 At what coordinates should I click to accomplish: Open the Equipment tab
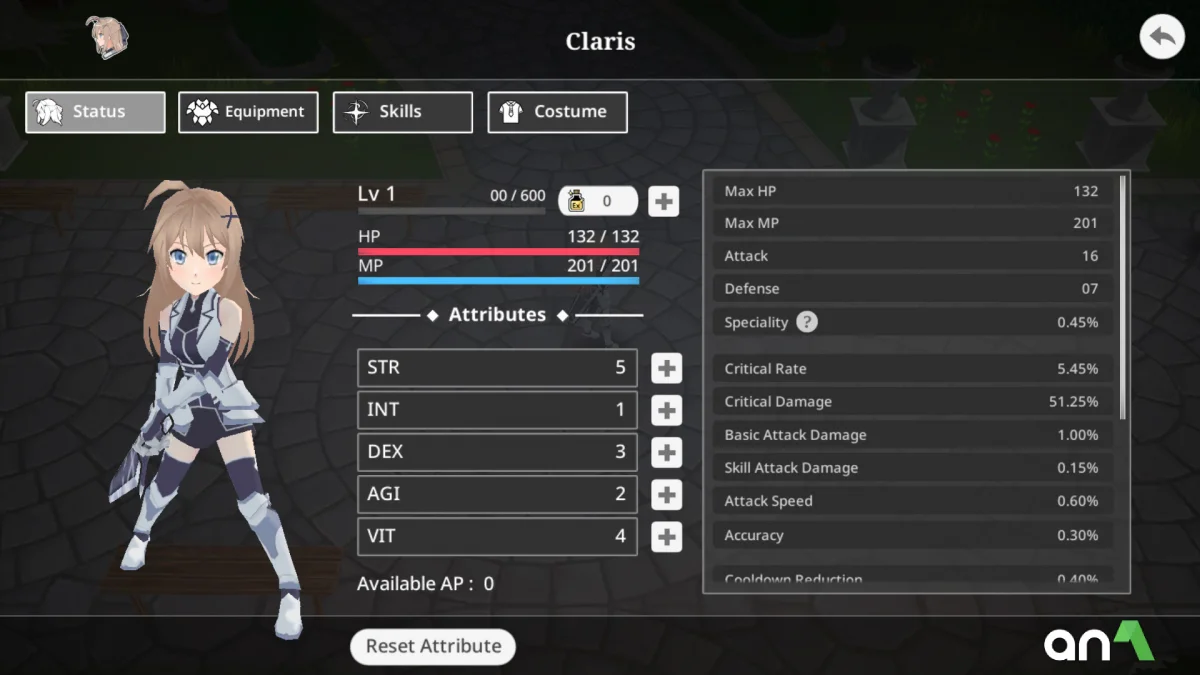248,112
